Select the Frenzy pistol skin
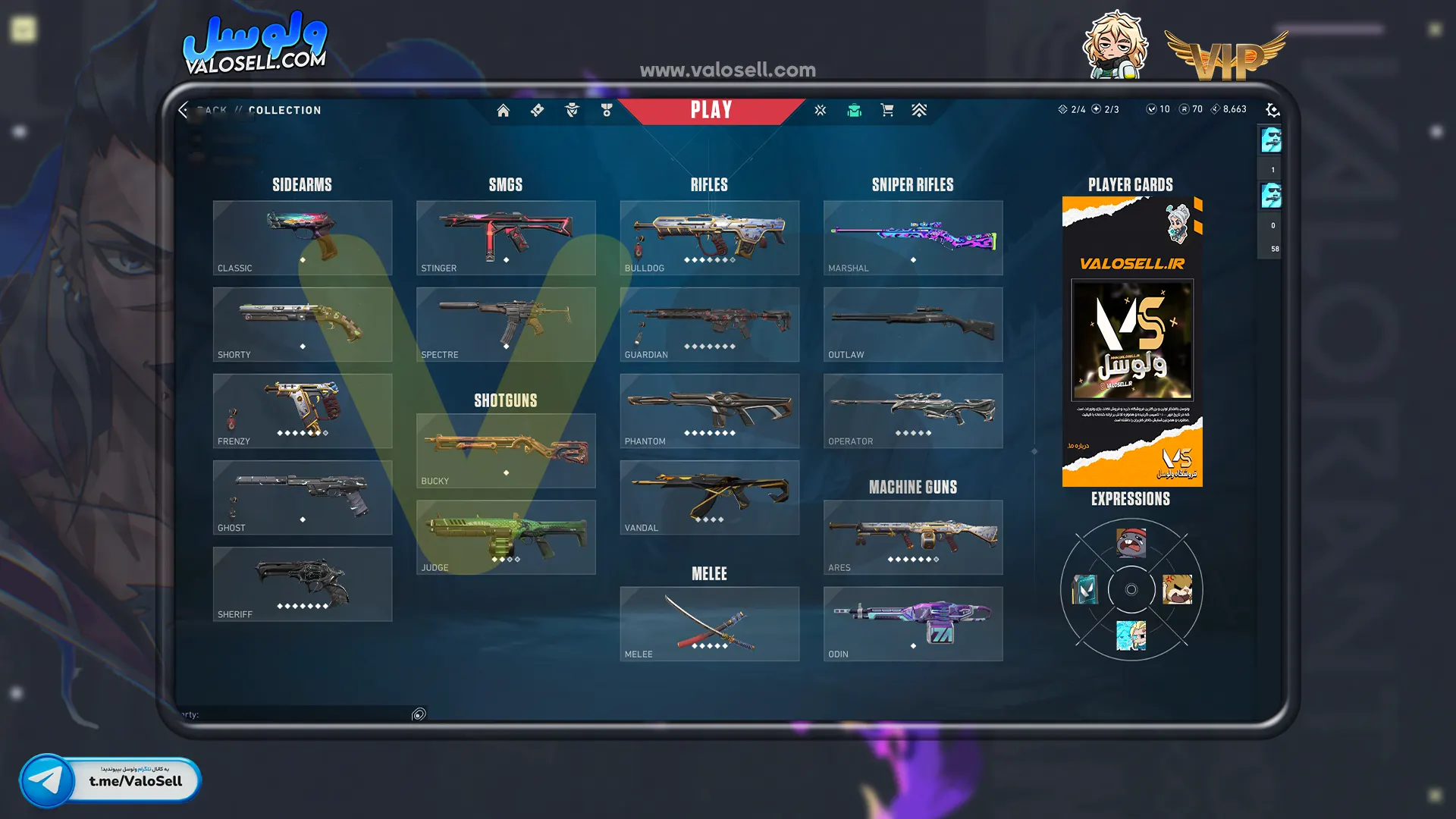Image resolution: width=1456 pixels, height=819 pixels. (x=302, y=410)
